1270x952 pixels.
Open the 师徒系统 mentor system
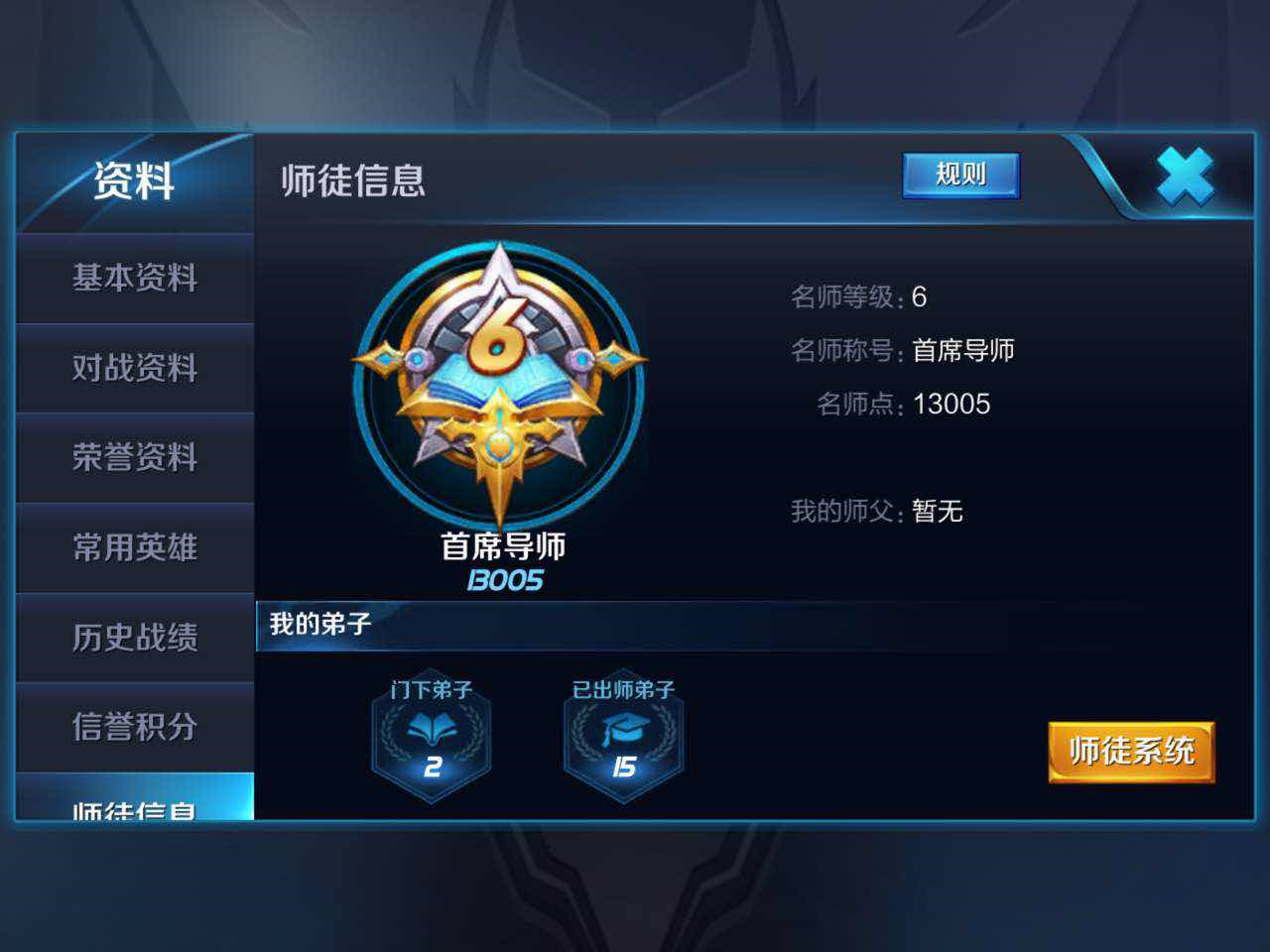pyautogui.click(x=1130, y=753)
